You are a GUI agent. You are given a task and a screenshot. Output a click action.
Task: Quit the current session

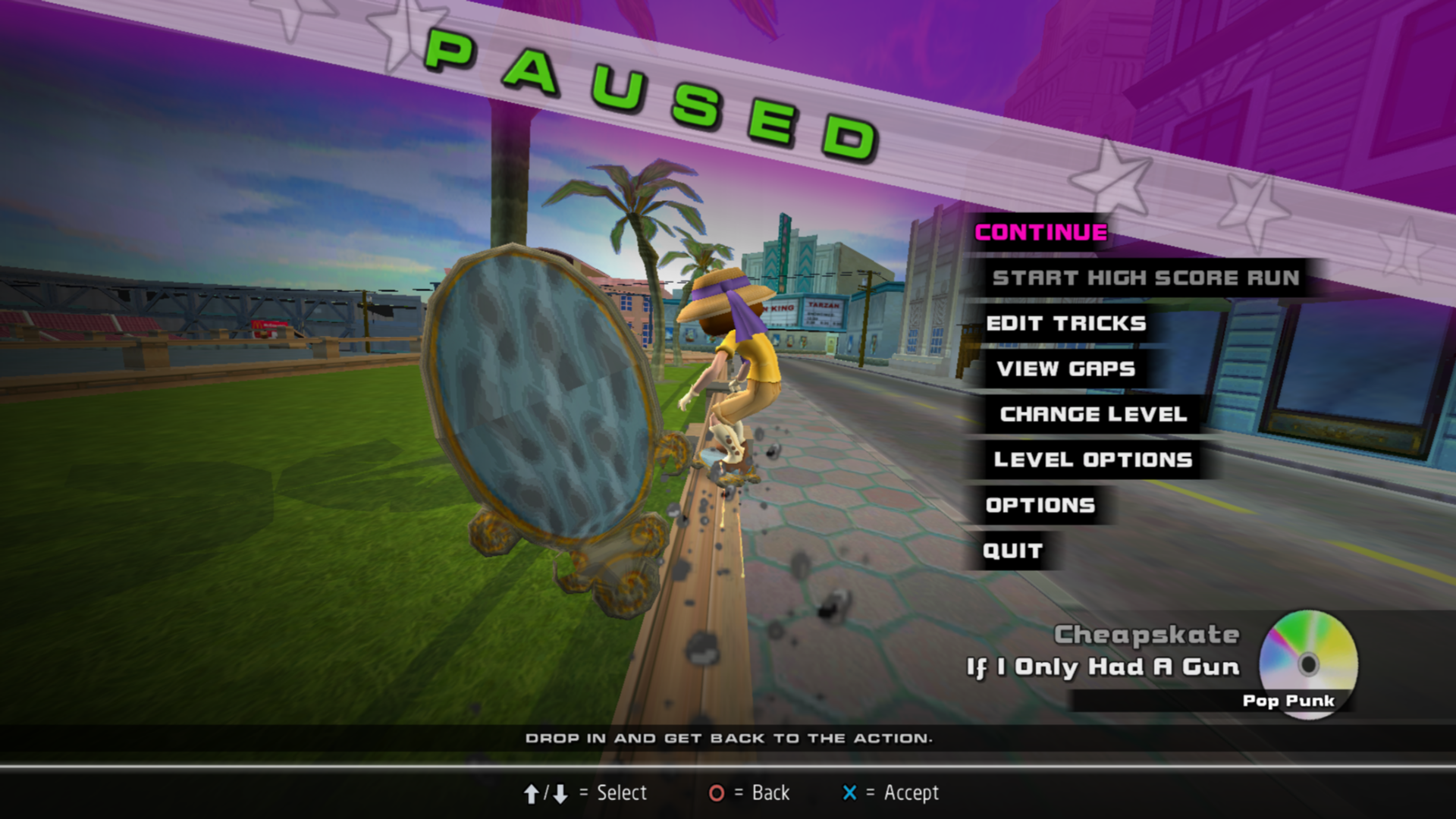pos(1012,551)
